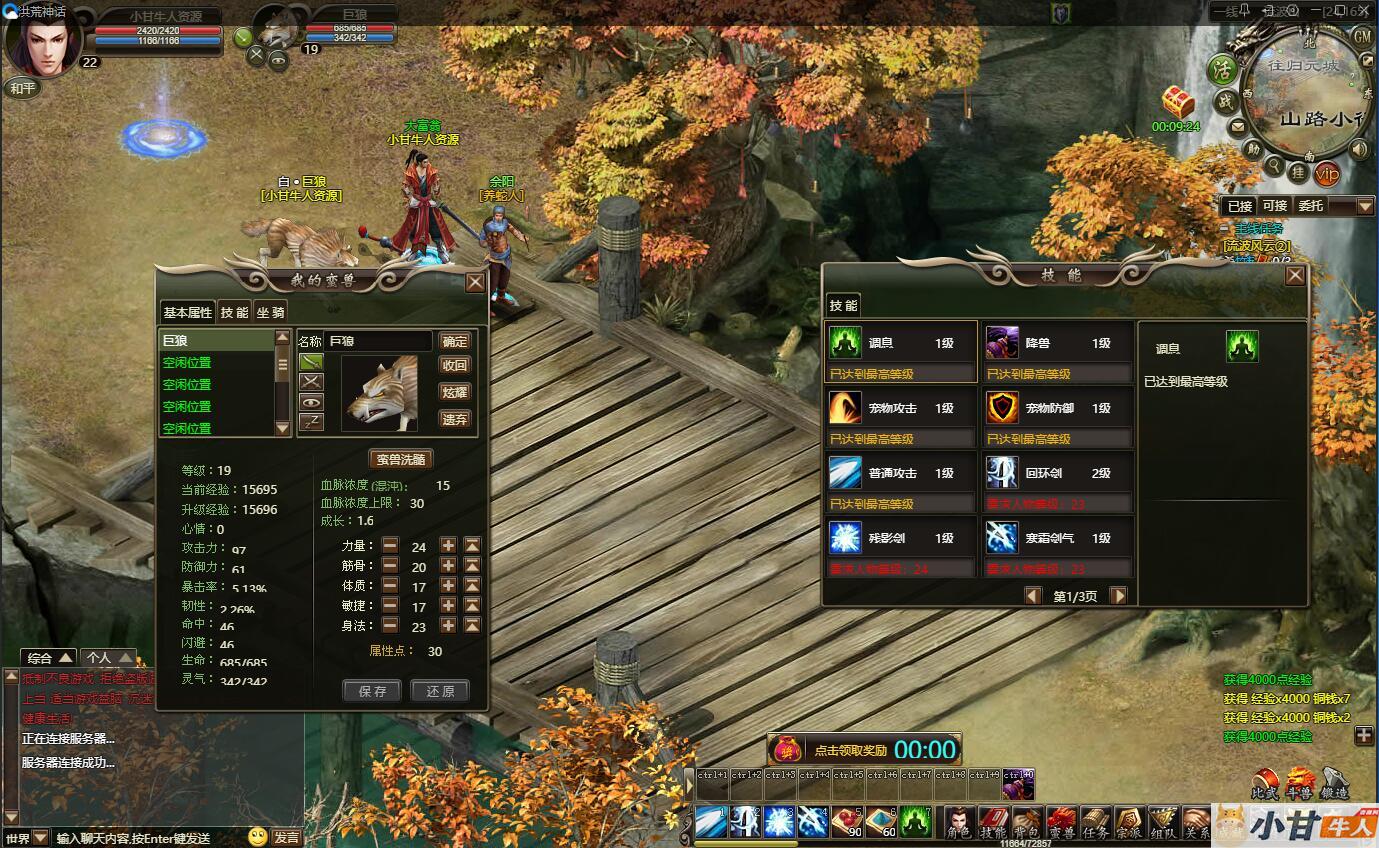Image resolution: width=1379 pixels, height=848 pixels.
Task: Go to the next skills page
Action: coord(1119,596)
